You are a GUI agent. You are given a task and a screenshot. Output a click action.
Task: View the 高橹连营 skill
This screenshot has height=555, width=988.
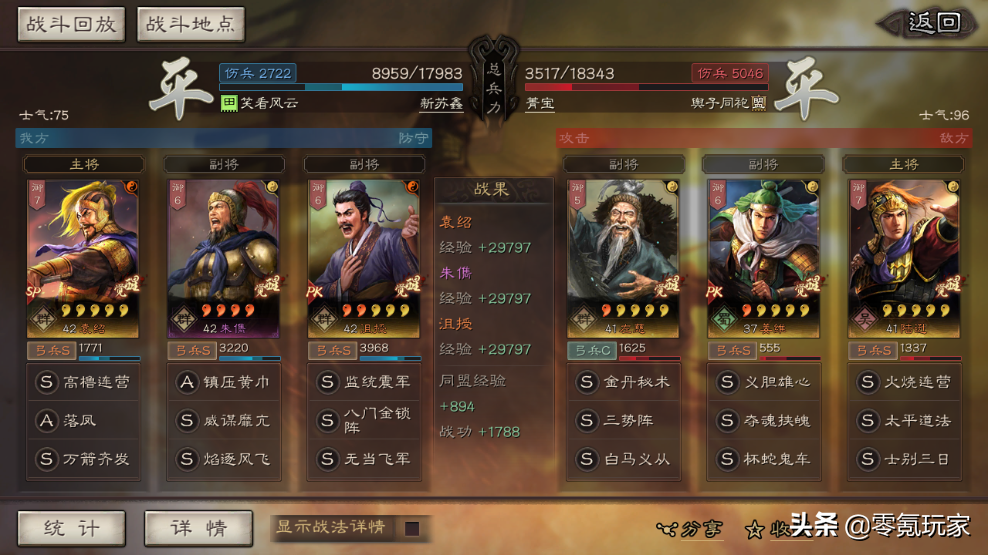click(83, 382)
